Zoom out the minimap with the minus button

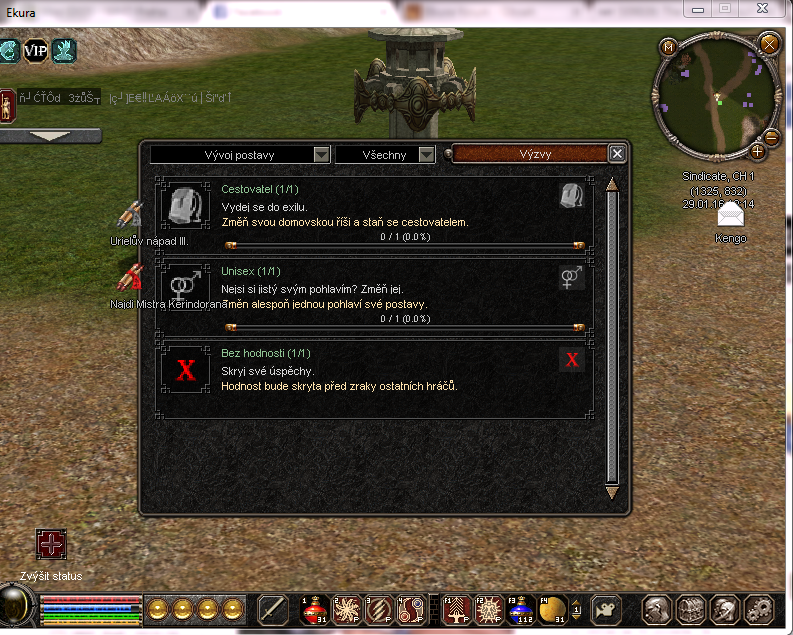click(771, 138)
